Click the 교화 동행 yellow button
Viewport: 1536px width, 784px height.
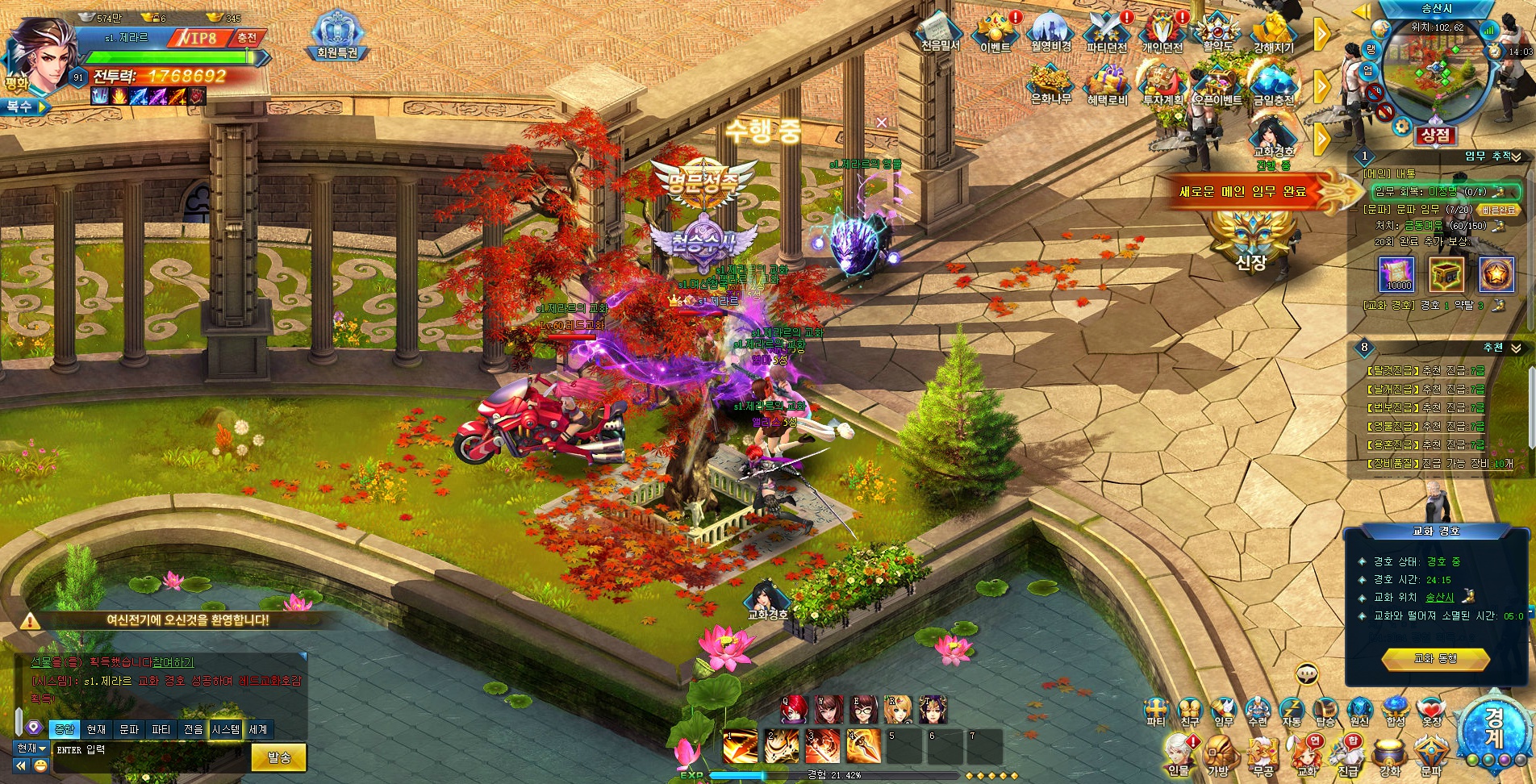1435,659
